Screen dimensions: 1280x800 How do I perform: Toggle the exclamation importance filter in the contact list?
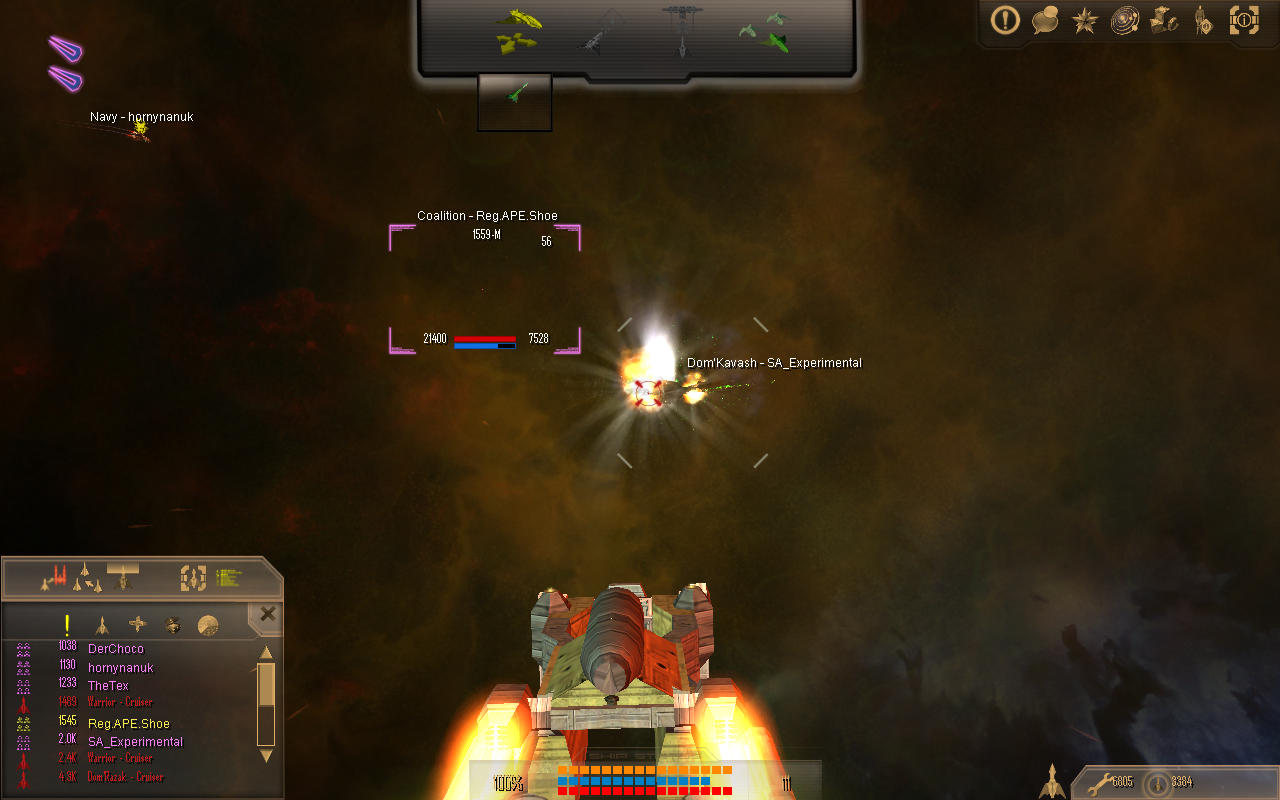click(66, 625)
